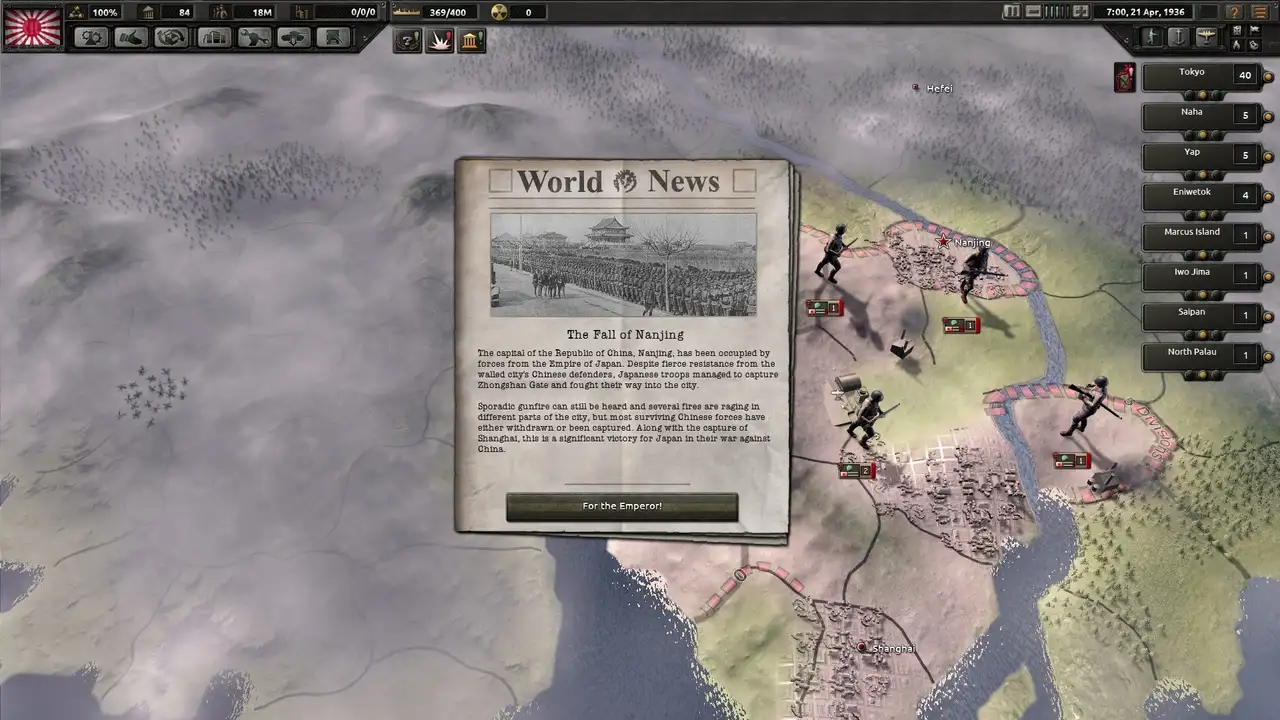Viewport: 1280px width, 720px height.
Task: Open the research menu with gear icon
Action: (x=93, y=38)
